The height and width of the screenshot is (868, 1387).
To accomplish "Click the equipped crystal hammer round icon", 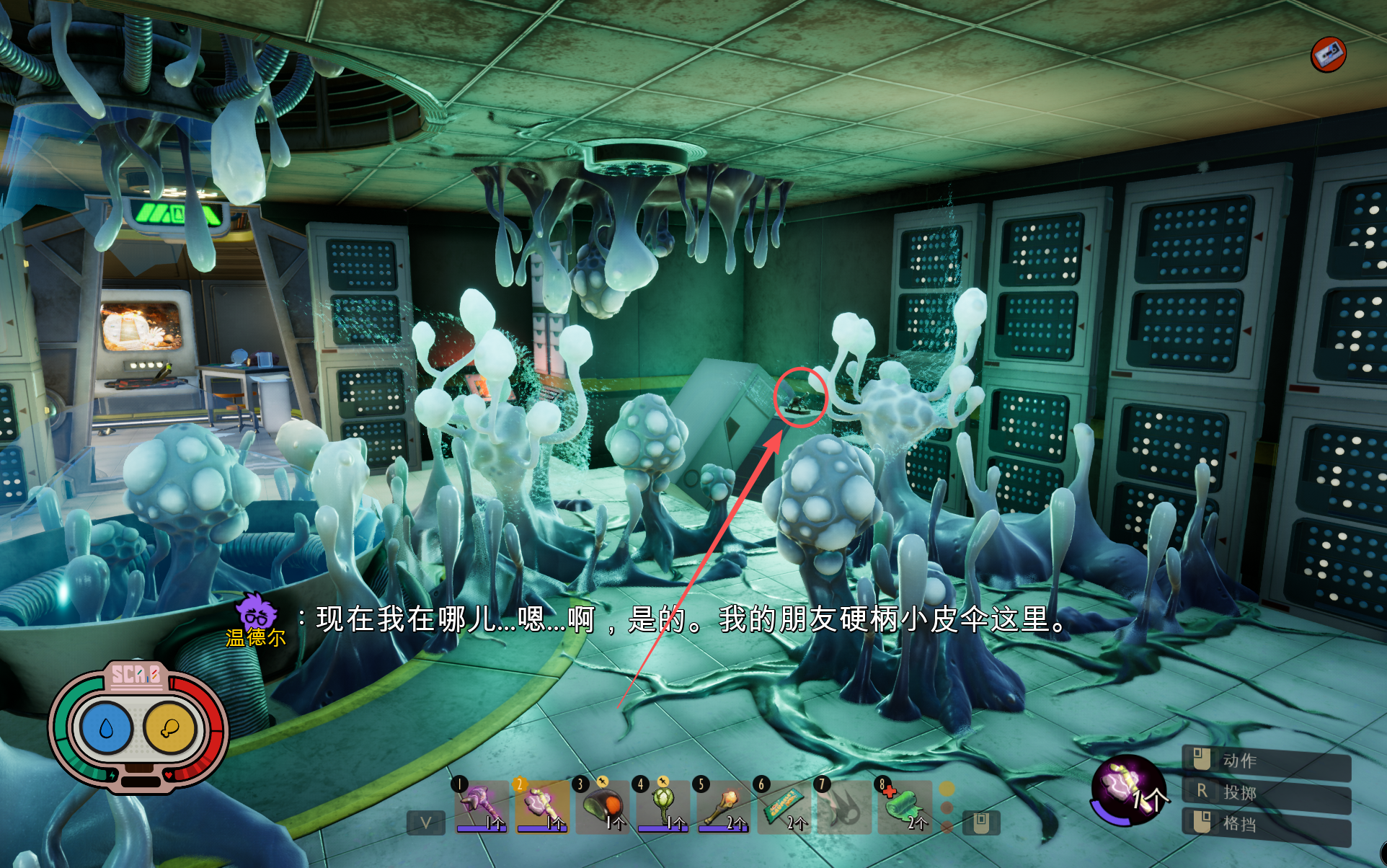I will (1127, 788).
